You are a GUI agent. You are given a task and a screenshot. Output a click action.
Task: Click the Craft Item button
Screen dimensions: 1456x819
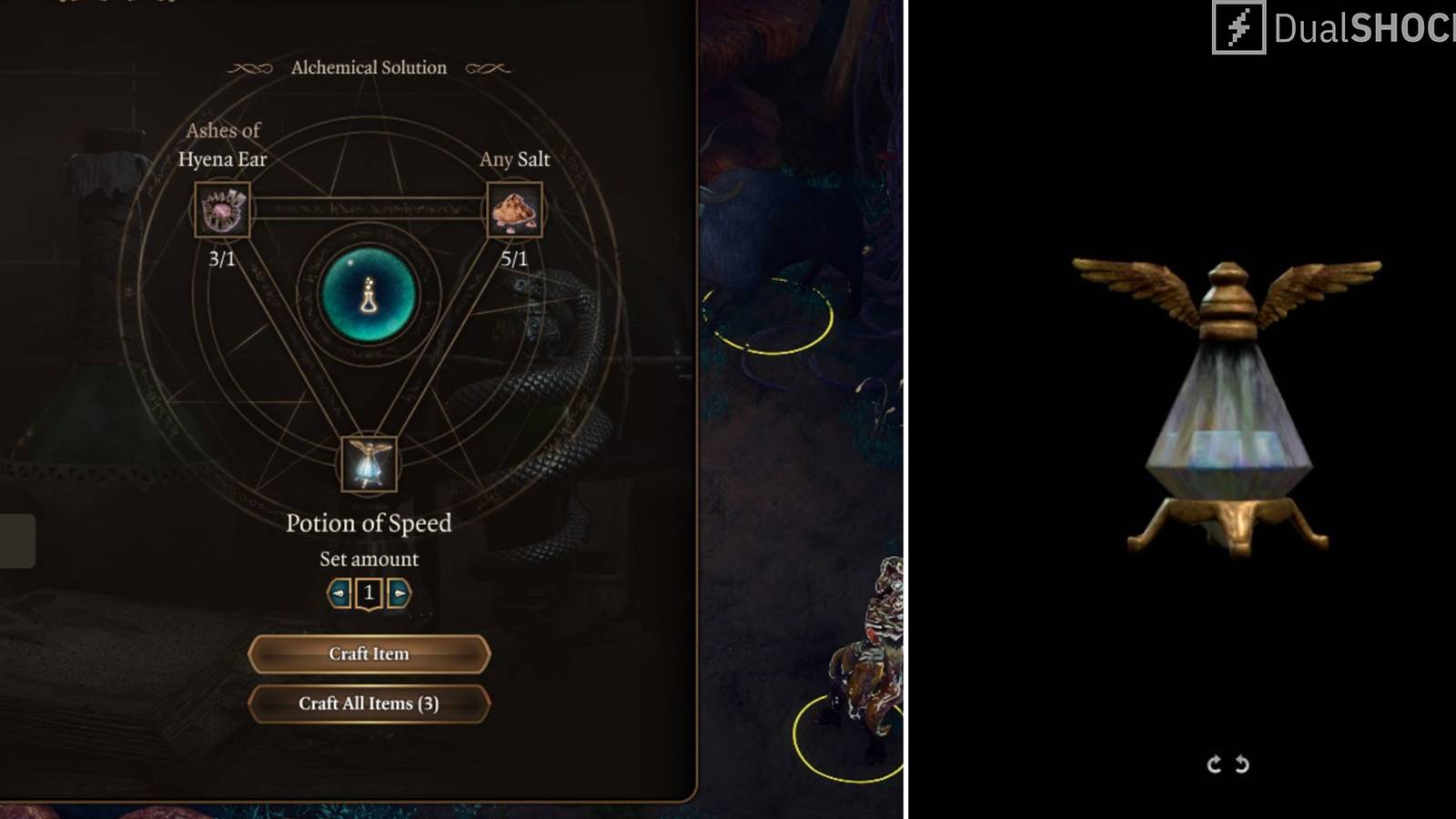pyautogui.click(x=369, y=653)
